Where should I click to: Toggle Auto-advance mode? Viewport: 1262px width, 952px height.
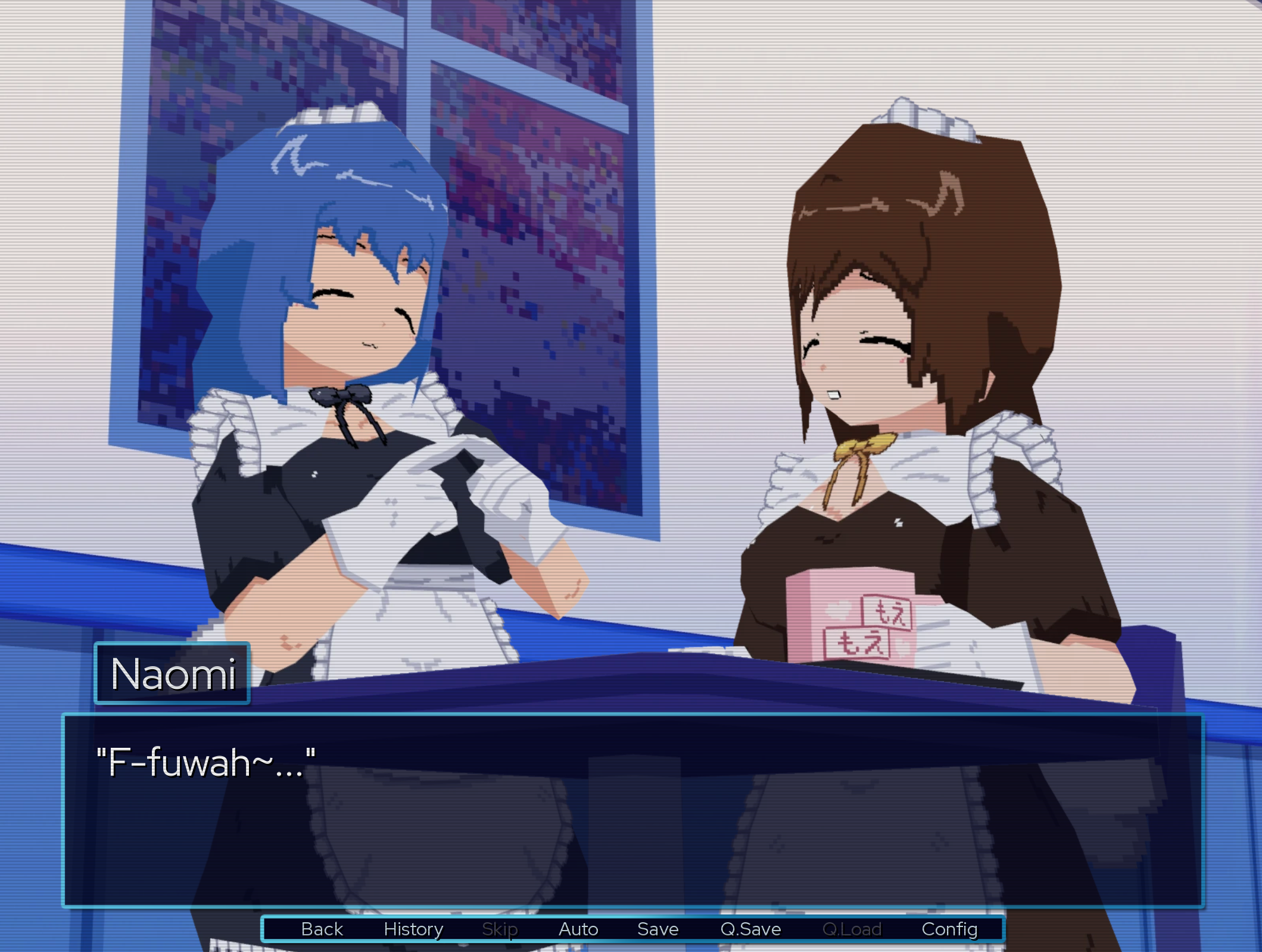577,929
